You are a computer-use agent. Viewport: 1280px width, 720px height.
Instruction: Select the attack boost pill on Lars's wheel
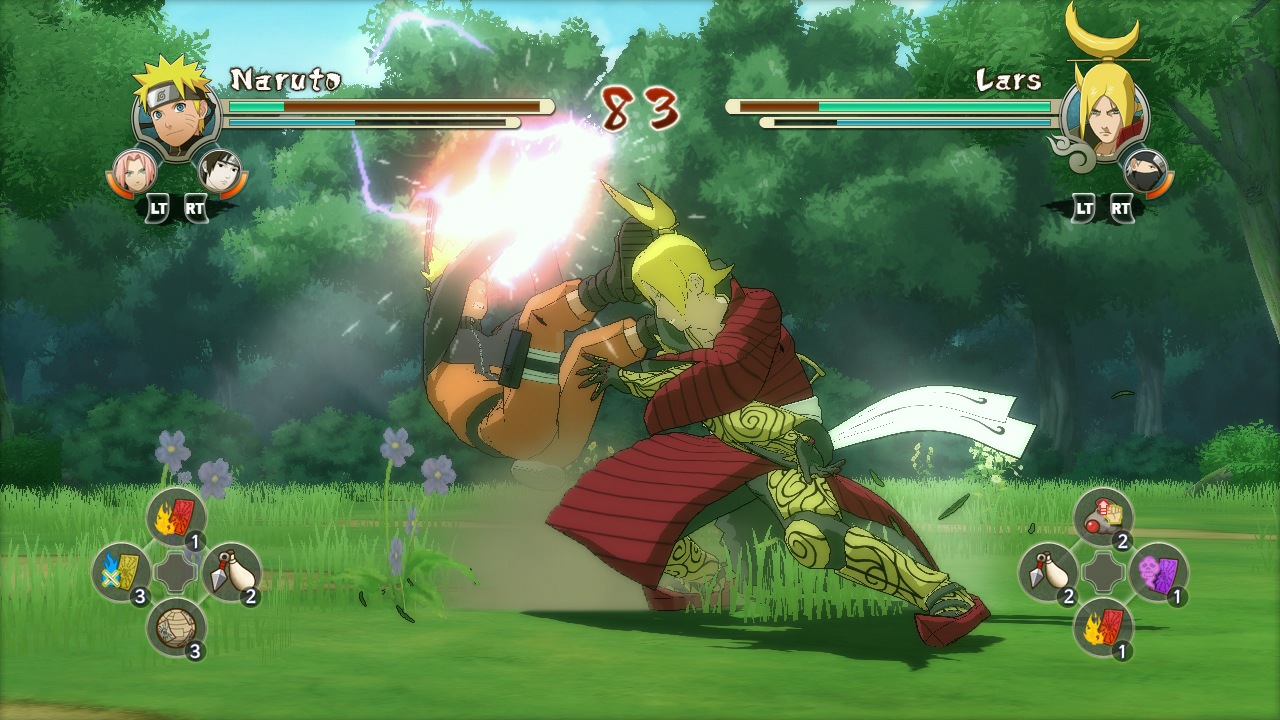pos(1104,514)
